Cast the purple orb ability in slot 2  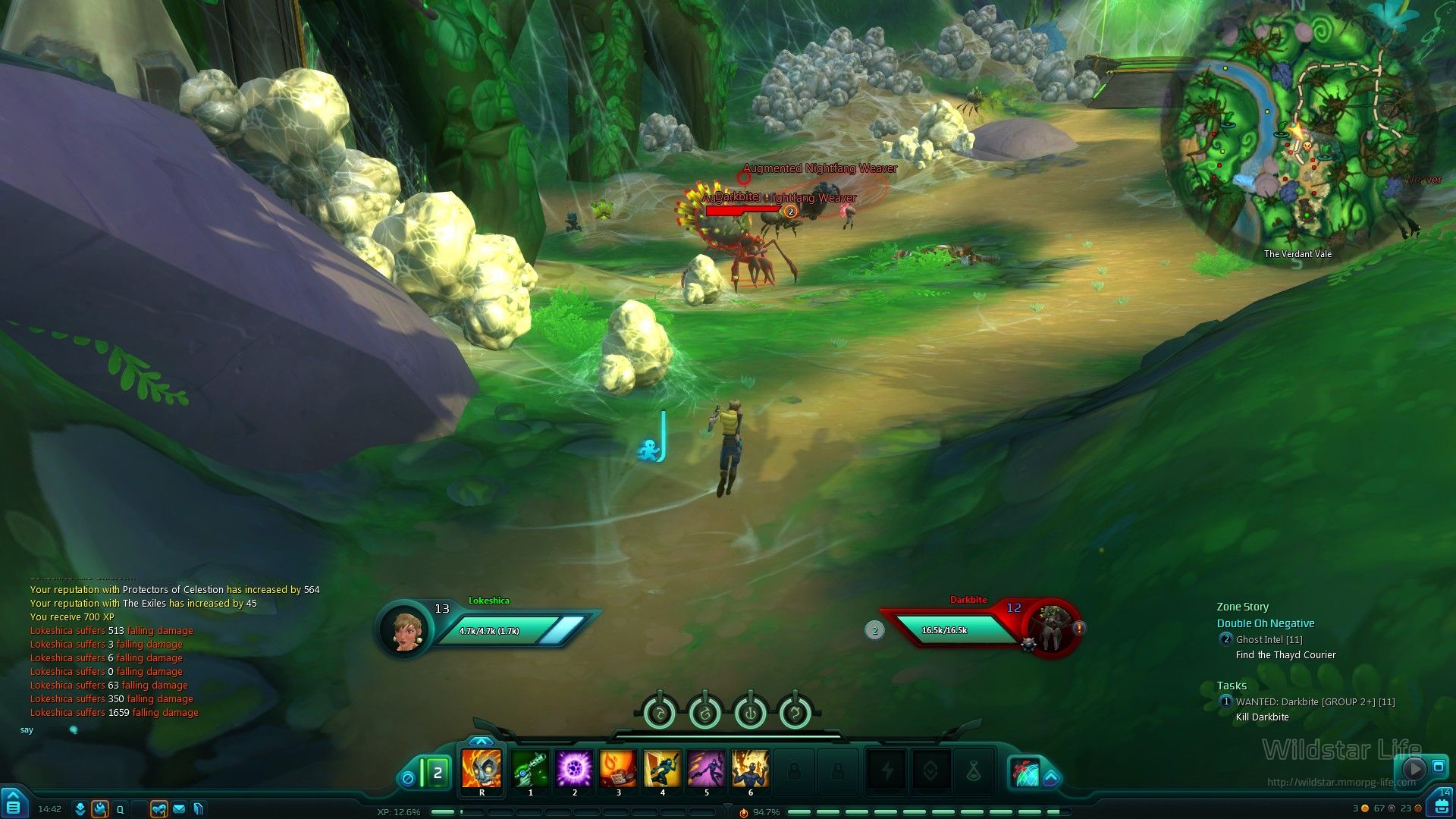(574, 769)
